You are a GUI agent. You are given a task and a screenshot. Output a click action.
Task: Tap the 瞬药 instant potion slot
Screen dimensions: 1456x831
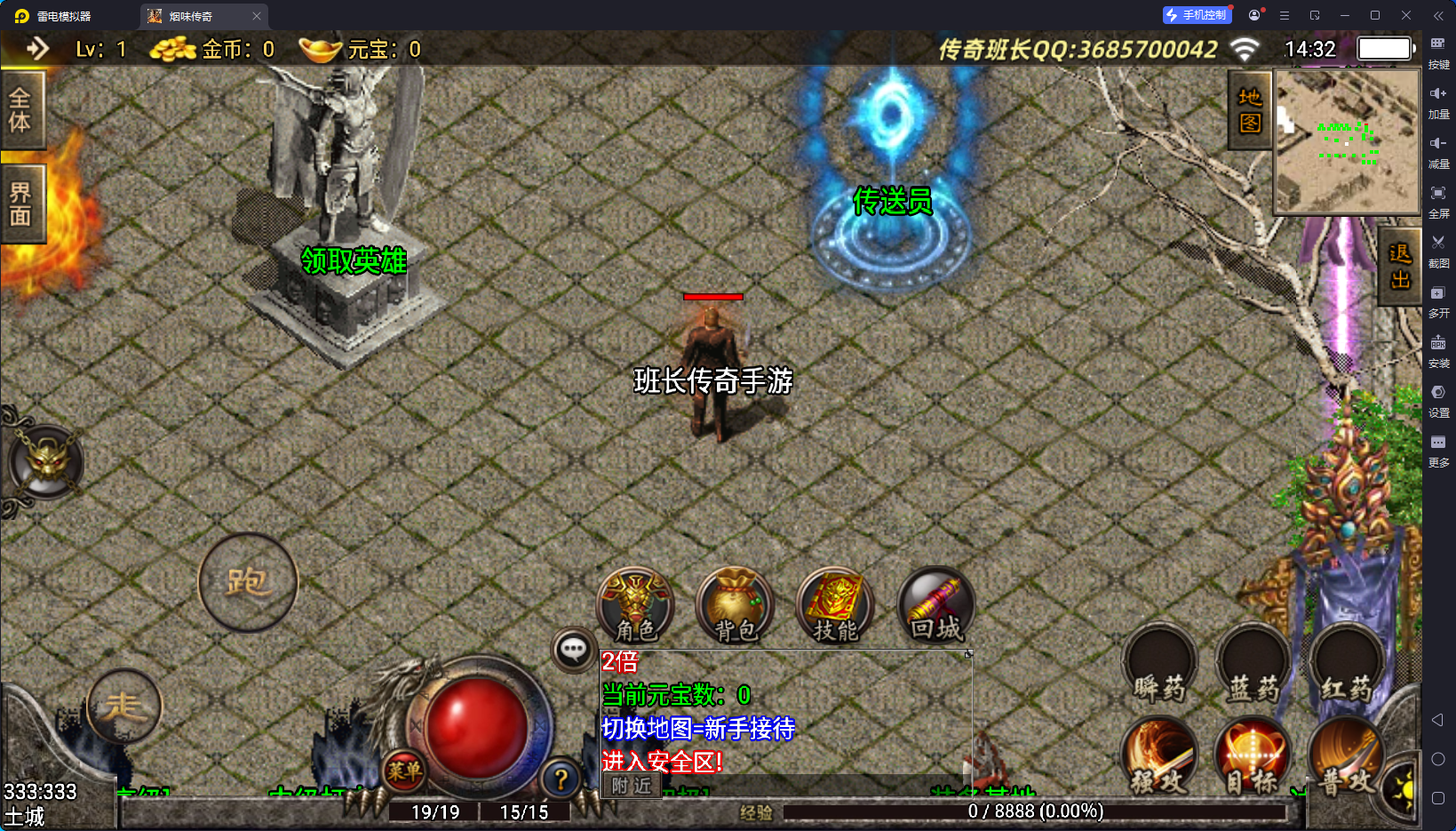[x=1159, y=667]
